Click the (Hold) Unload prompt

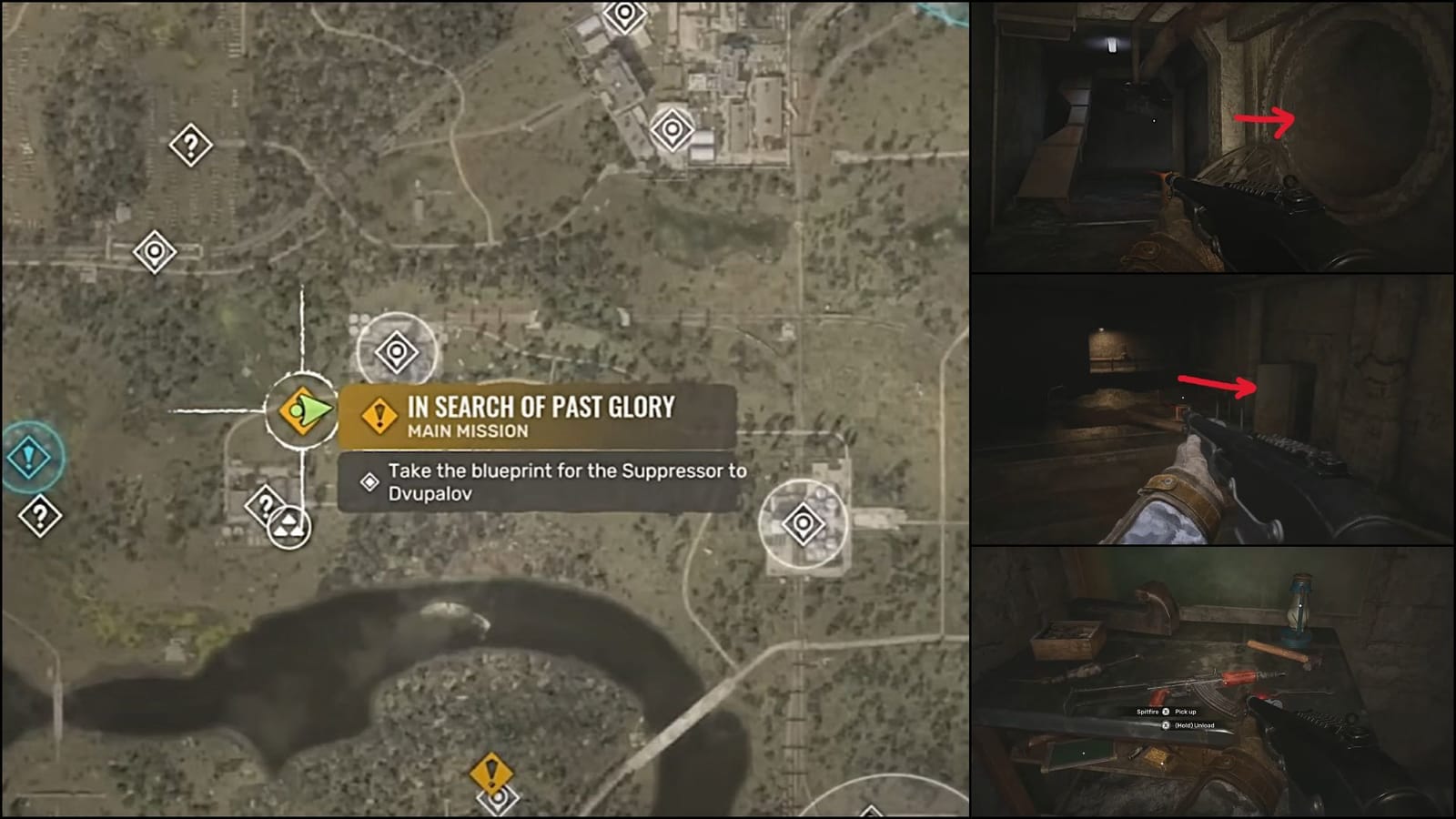tap(1195, 725)
